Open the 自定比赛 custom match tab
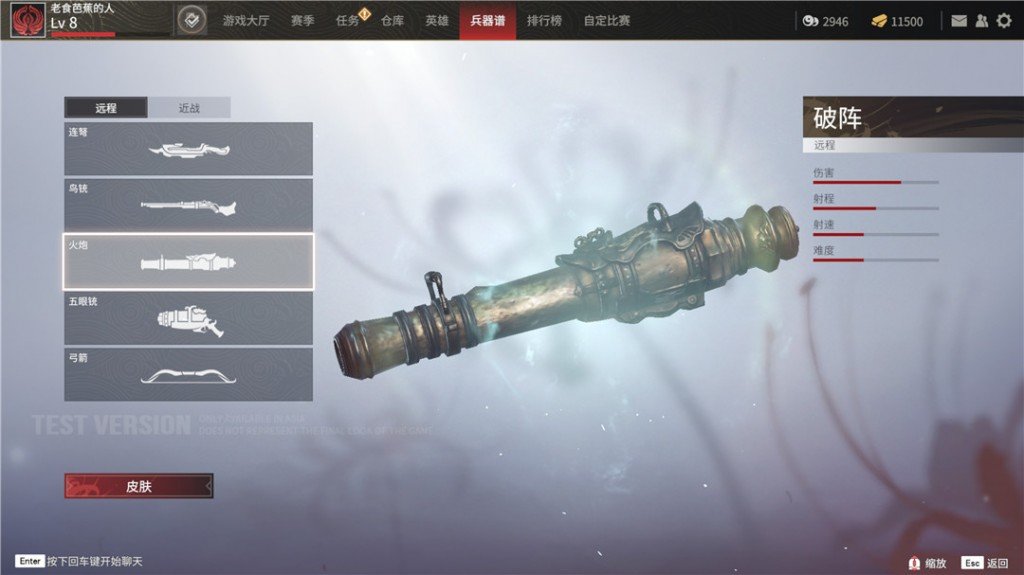This screenshot has height=575, width=1024. (607, 20)
